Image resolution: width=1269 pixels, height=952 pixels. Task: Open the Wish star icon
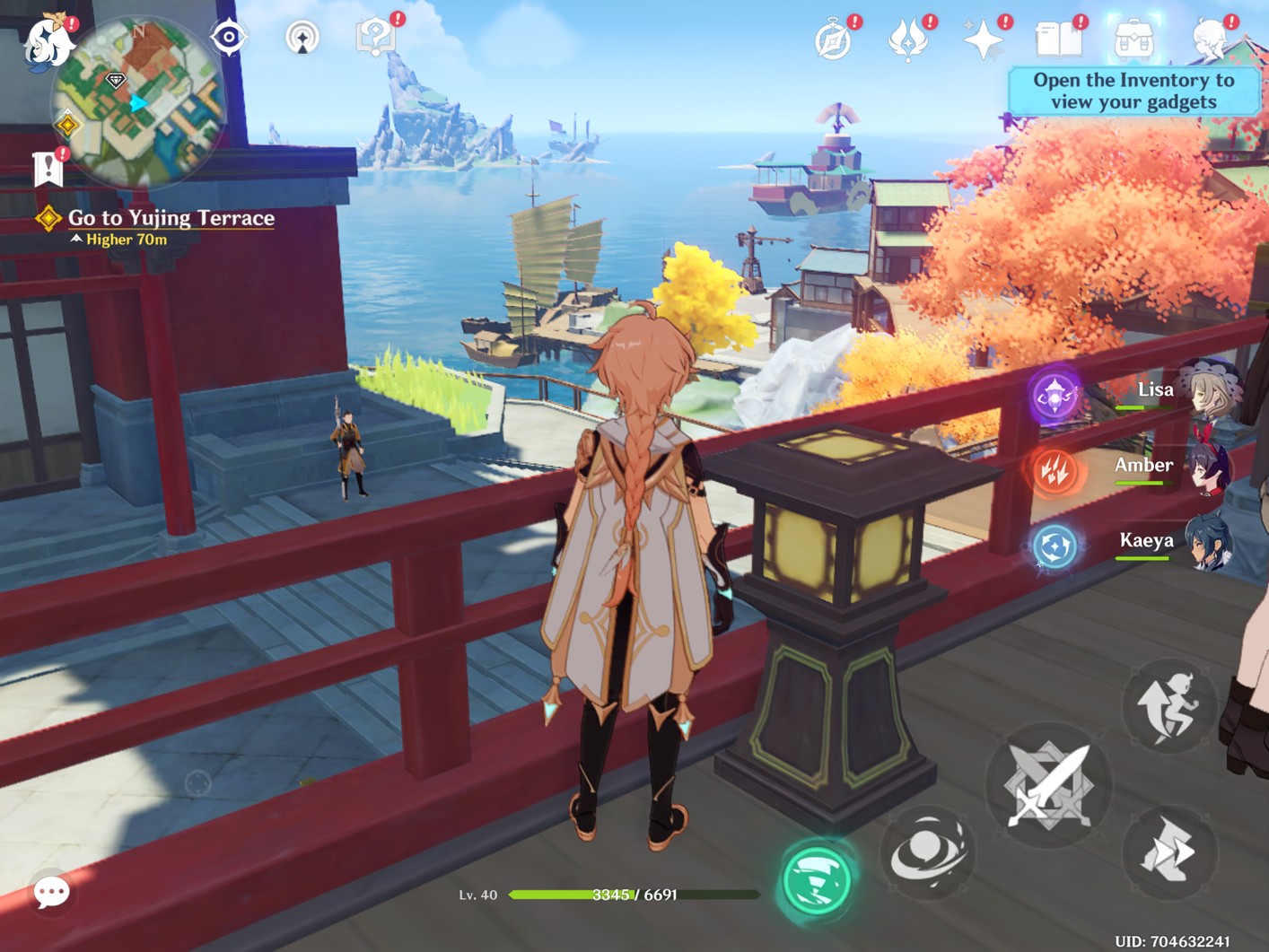(984, 40)
